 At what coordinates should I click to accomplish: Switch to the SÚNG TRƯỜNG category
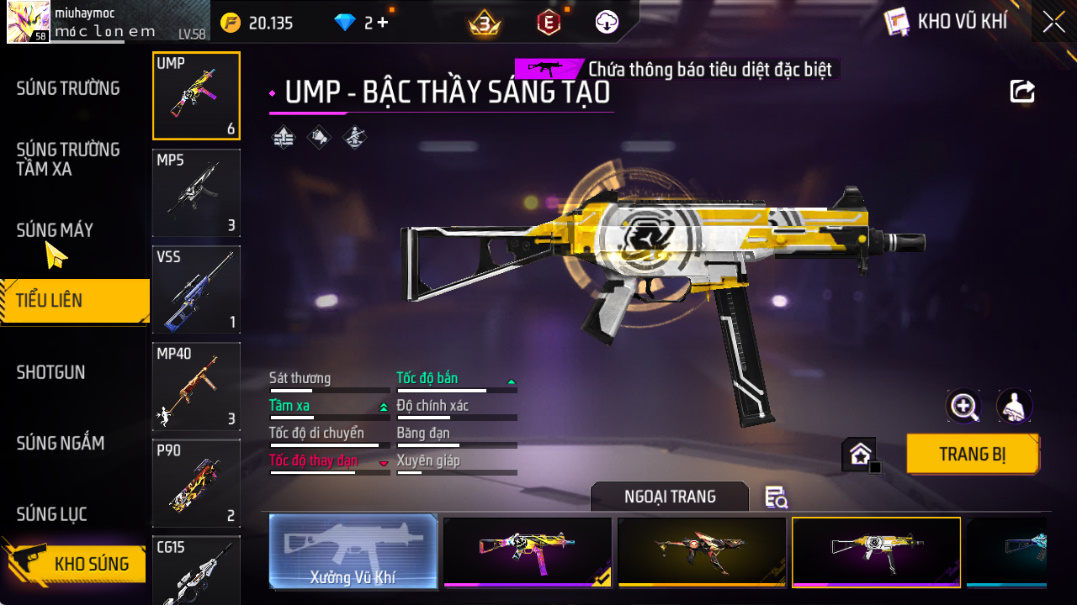pyautogui.click(x=68, y=89)
